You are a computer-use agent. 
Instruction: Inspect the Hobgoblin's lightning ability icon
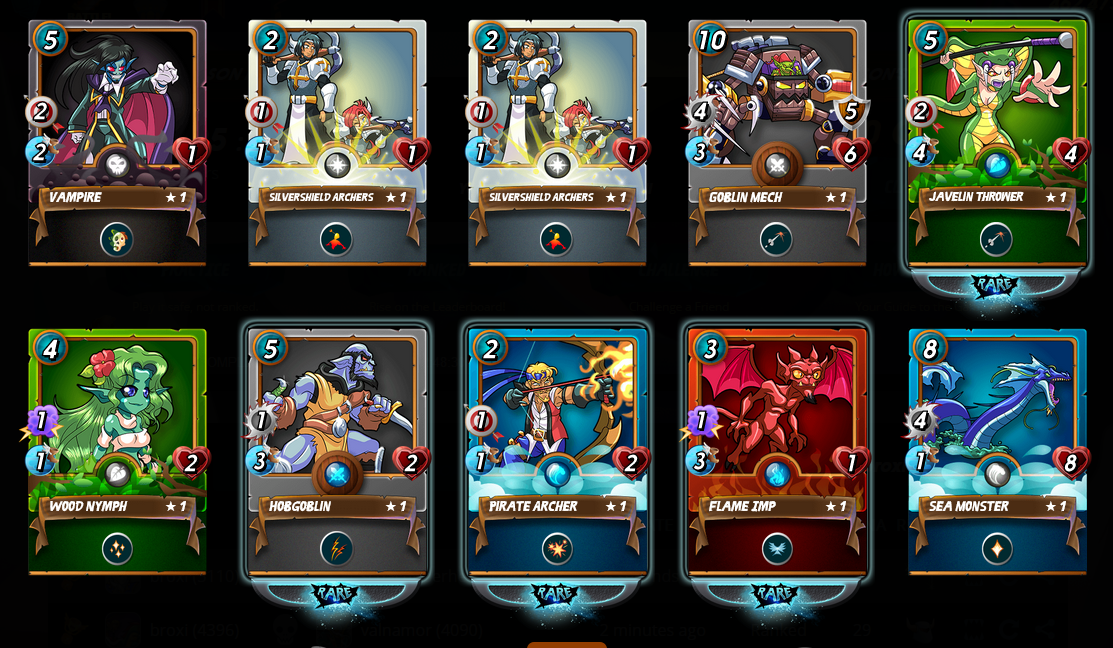pos(337,548)
